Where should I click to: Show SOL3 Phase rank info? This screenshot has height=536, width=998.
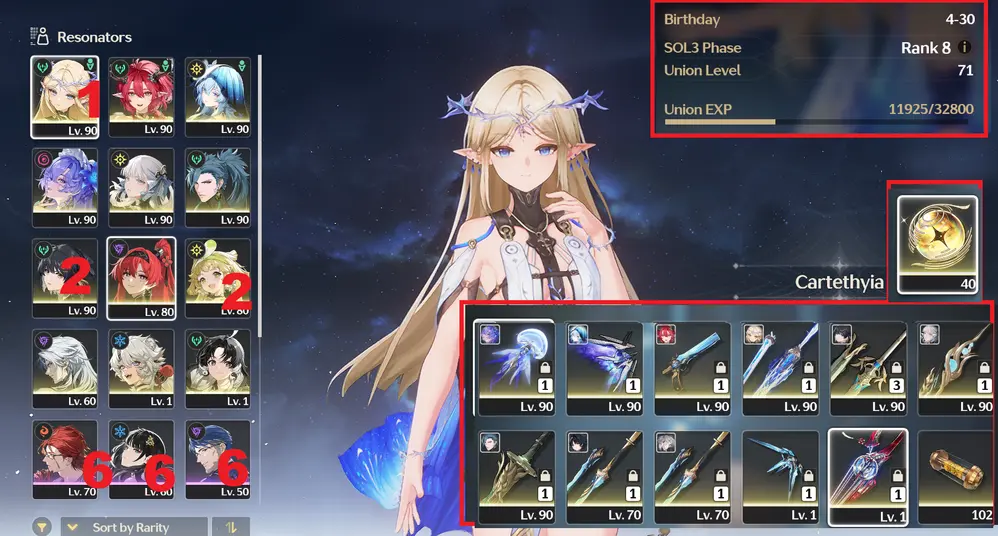(x=965, y=47)
